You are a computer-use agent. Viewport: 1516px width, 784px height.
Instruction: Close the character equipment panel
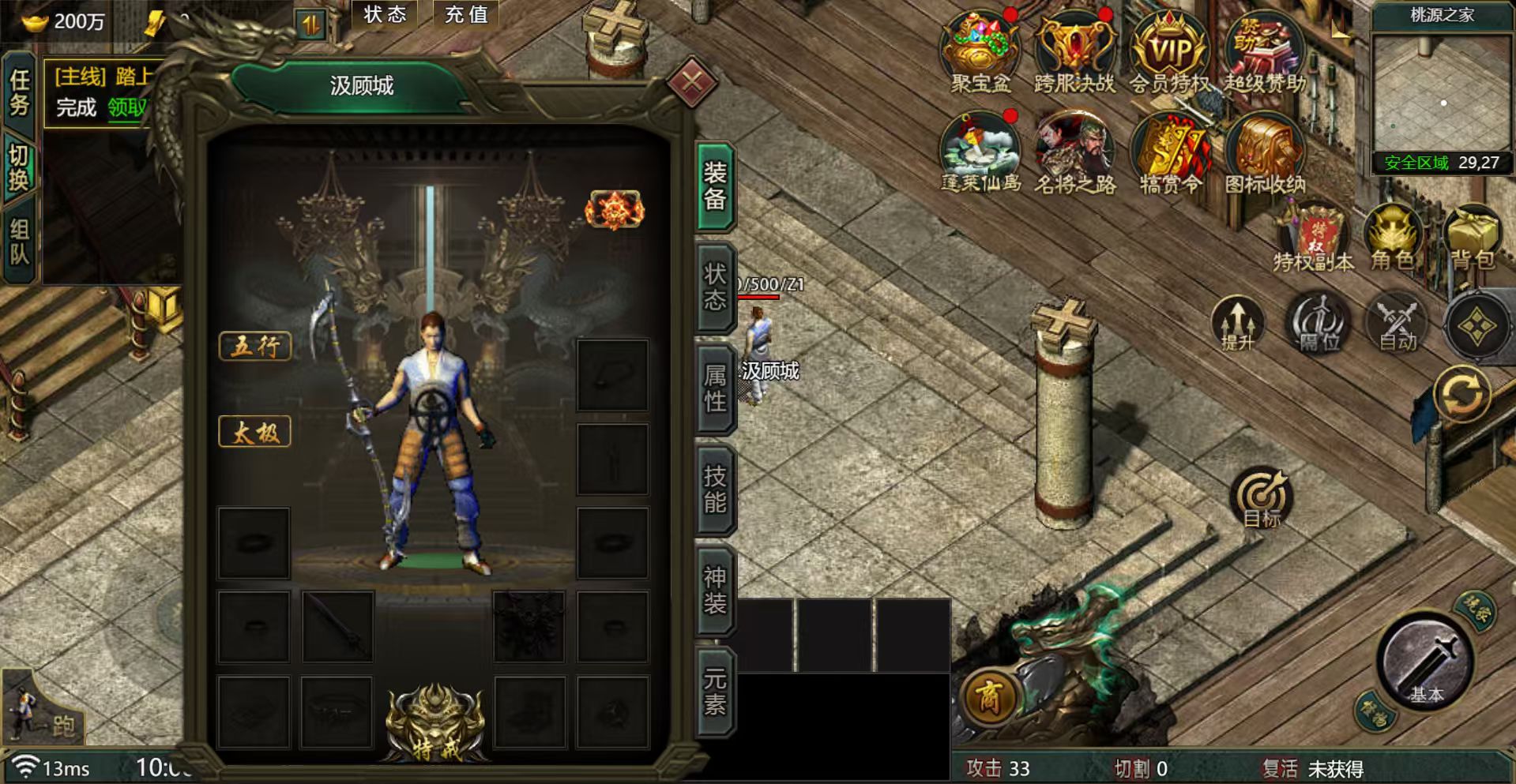691,81
